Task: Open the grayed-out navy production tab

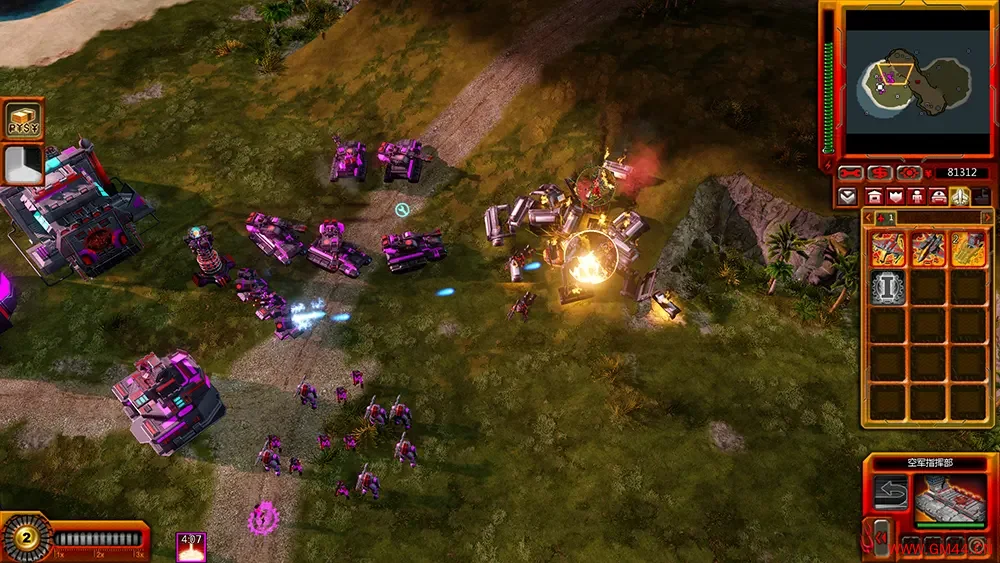Action: pyautogui.click(x=980, y=196)
